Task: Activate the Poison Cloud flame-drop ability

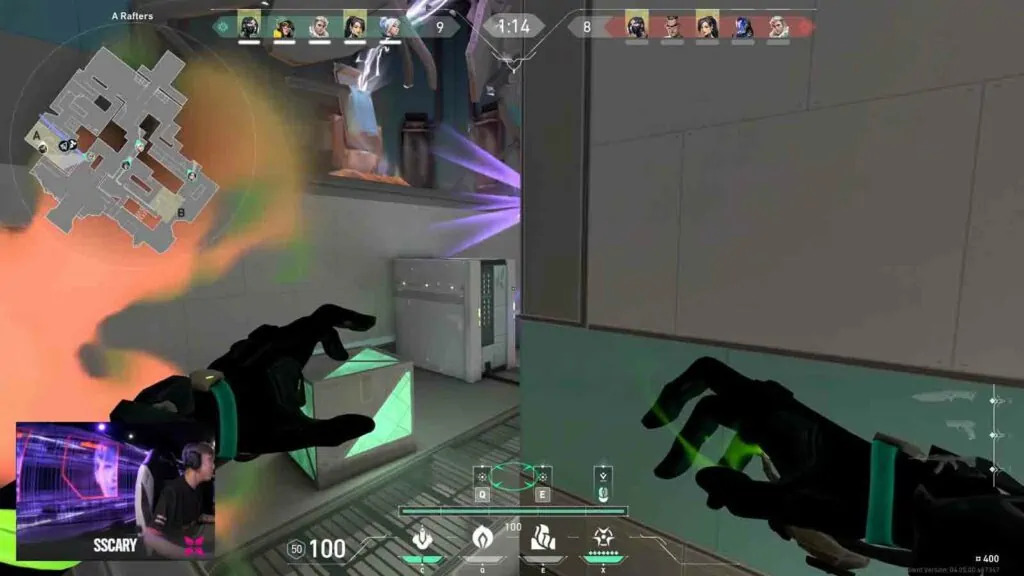Action: coord(480,539)
